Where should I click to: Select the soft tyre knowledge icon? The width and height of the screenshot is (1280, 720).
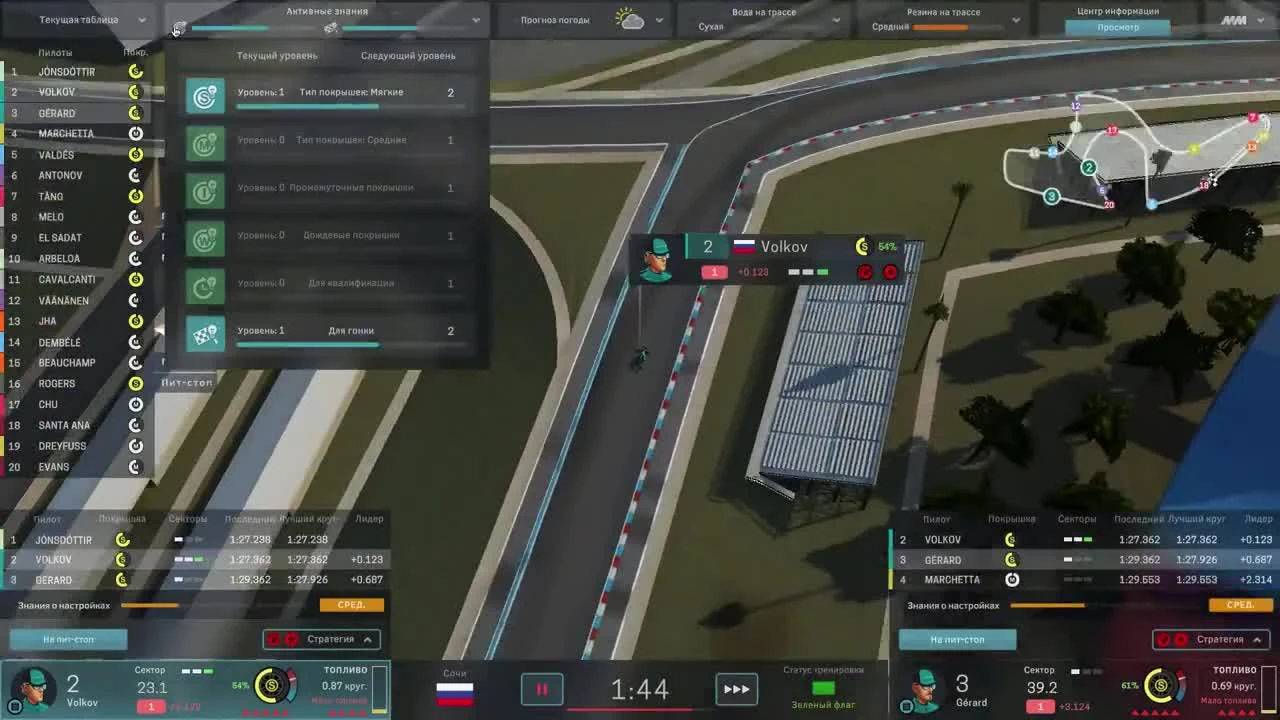[x=205, y=92]
